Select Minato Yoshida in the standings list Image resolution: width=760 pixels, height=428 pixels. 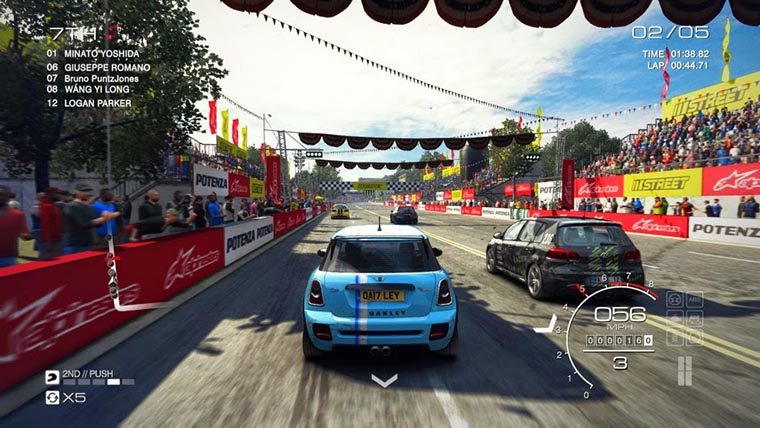[95, 53]
